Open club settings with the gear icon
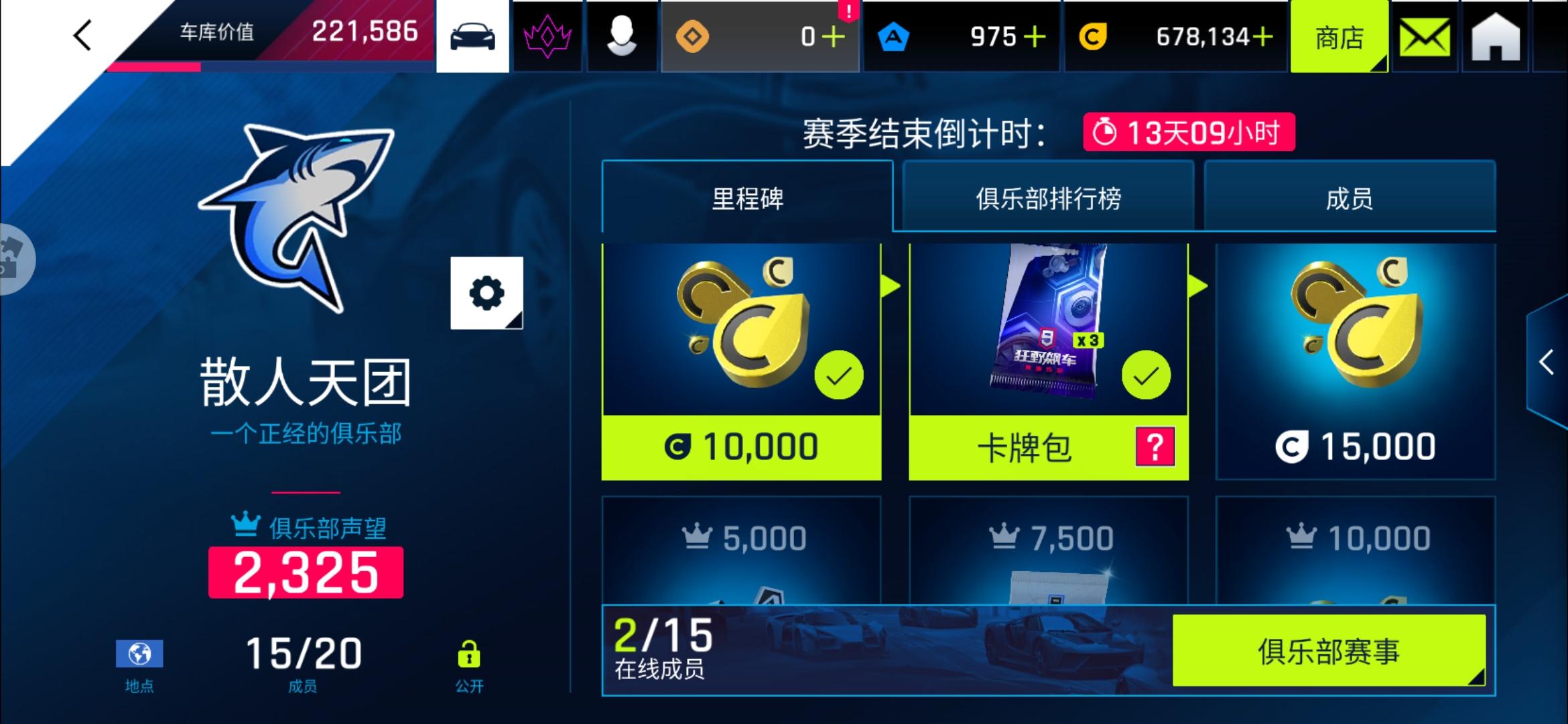Screen dimensions: 1568x724 click(488, 292)
